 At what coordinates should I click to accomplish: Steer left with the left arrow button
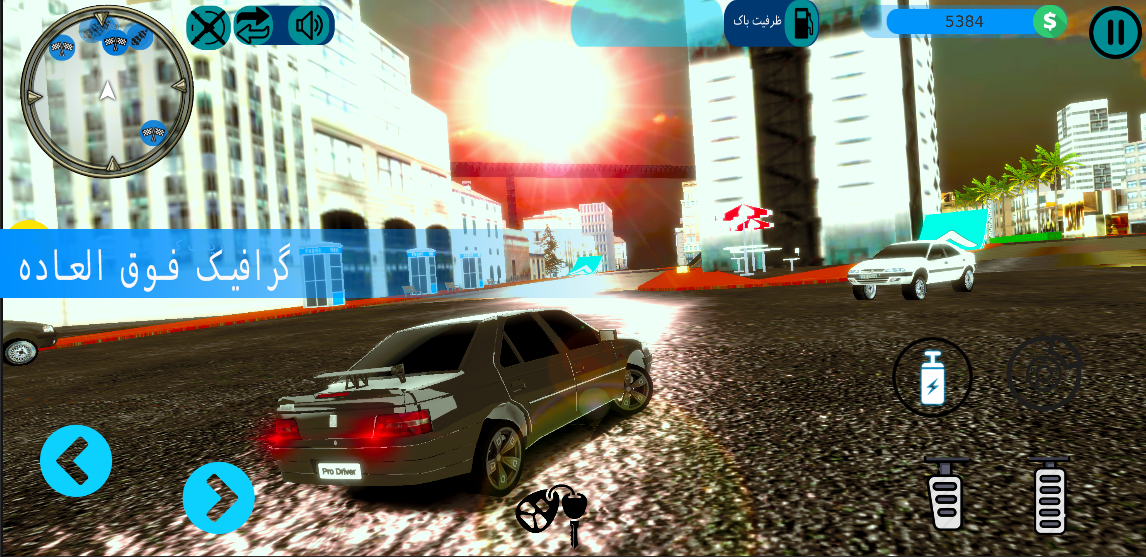(76, 461)
